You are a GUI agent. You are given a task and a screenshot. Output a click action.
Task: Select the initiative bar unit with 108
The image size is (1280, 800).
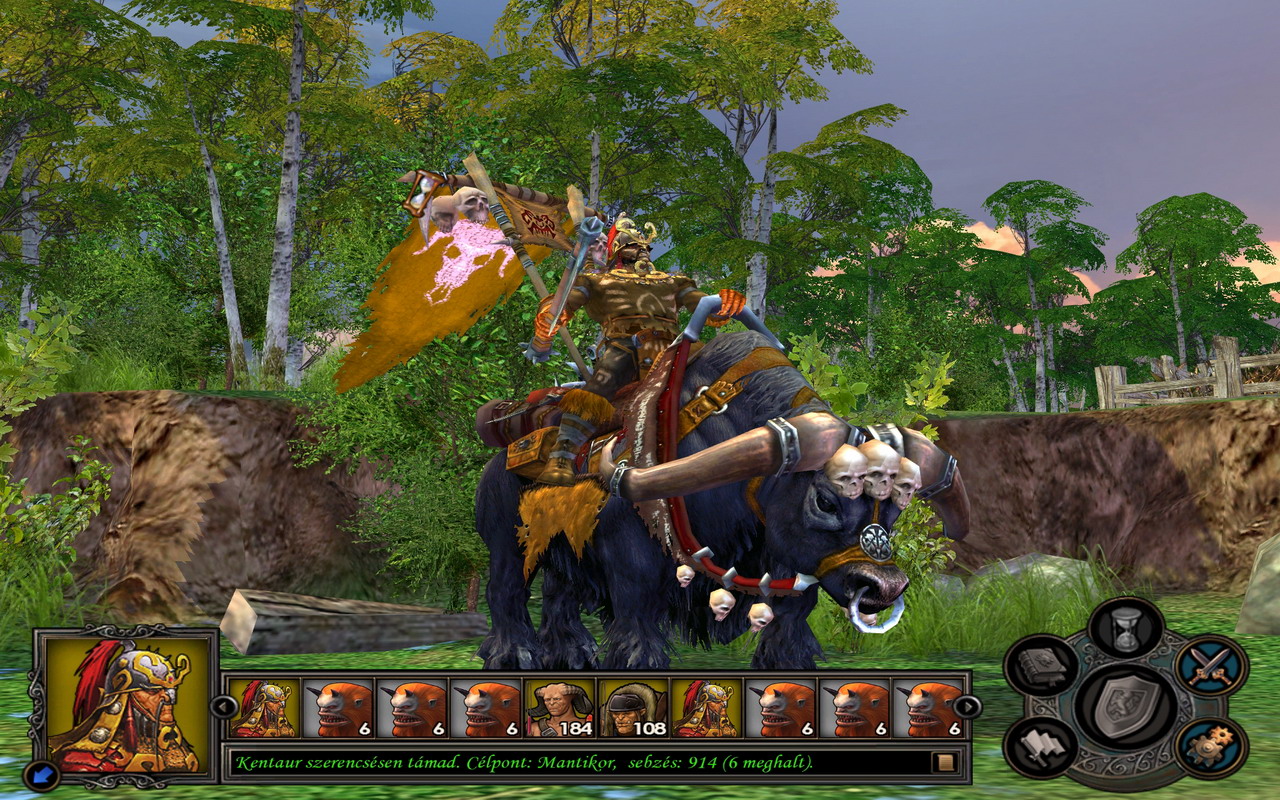(x=634, y=708)
